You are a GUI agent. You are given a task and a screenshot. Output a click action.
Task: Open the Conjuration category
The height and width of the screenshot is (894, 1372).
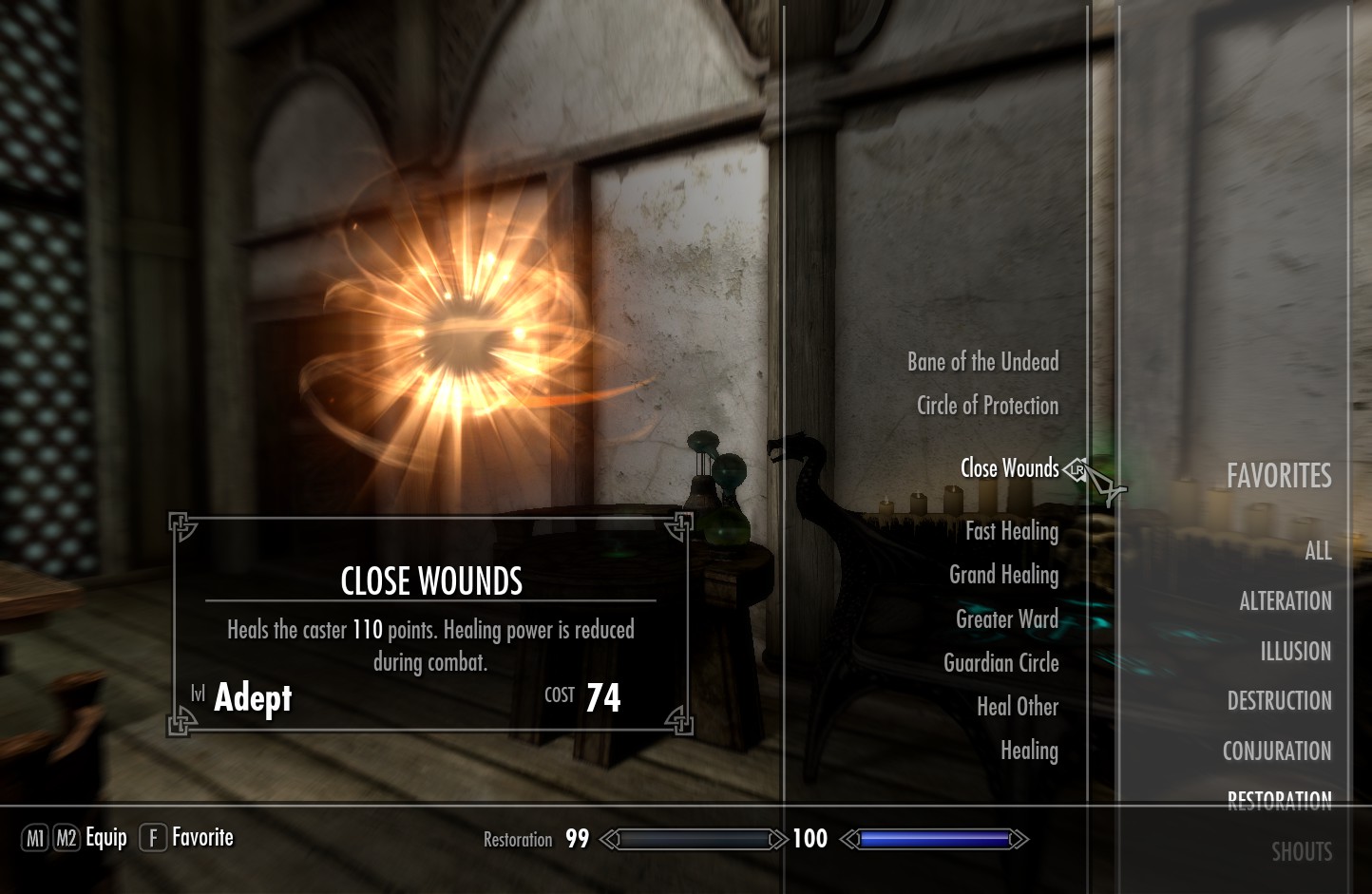click(1276, 751)
